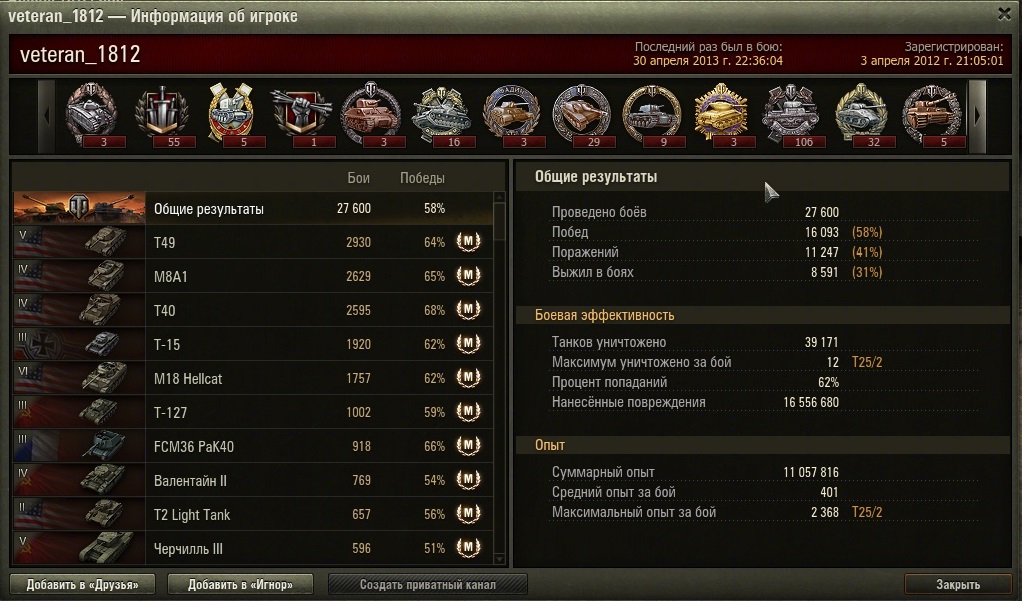1022x601 pixels.
Task: Select the Общие результаты row
Action: pyautogui.click(x=253, y=209)
